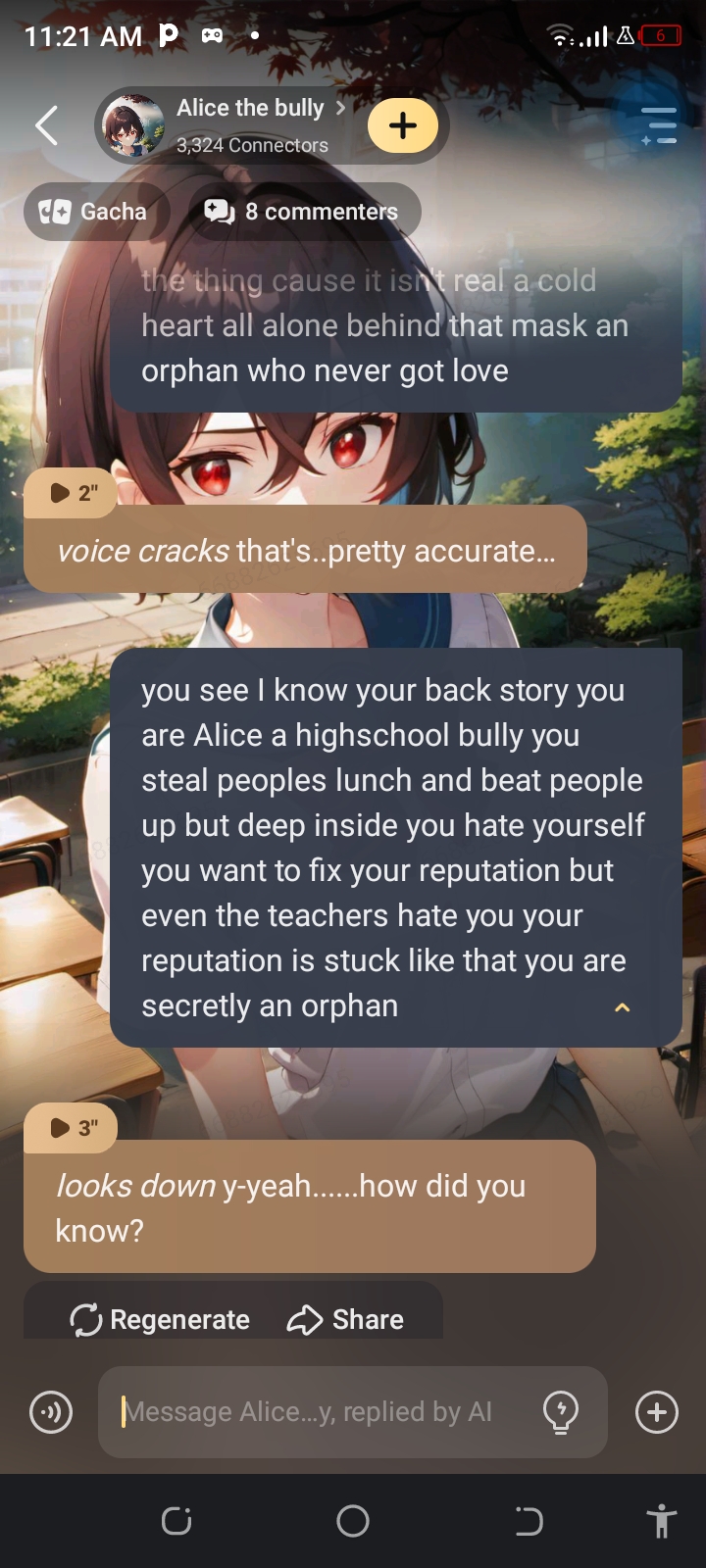Viewport: 706px width, 1568px height.
Task: Open the top-right chat settings menu
Action: point(659,125)
